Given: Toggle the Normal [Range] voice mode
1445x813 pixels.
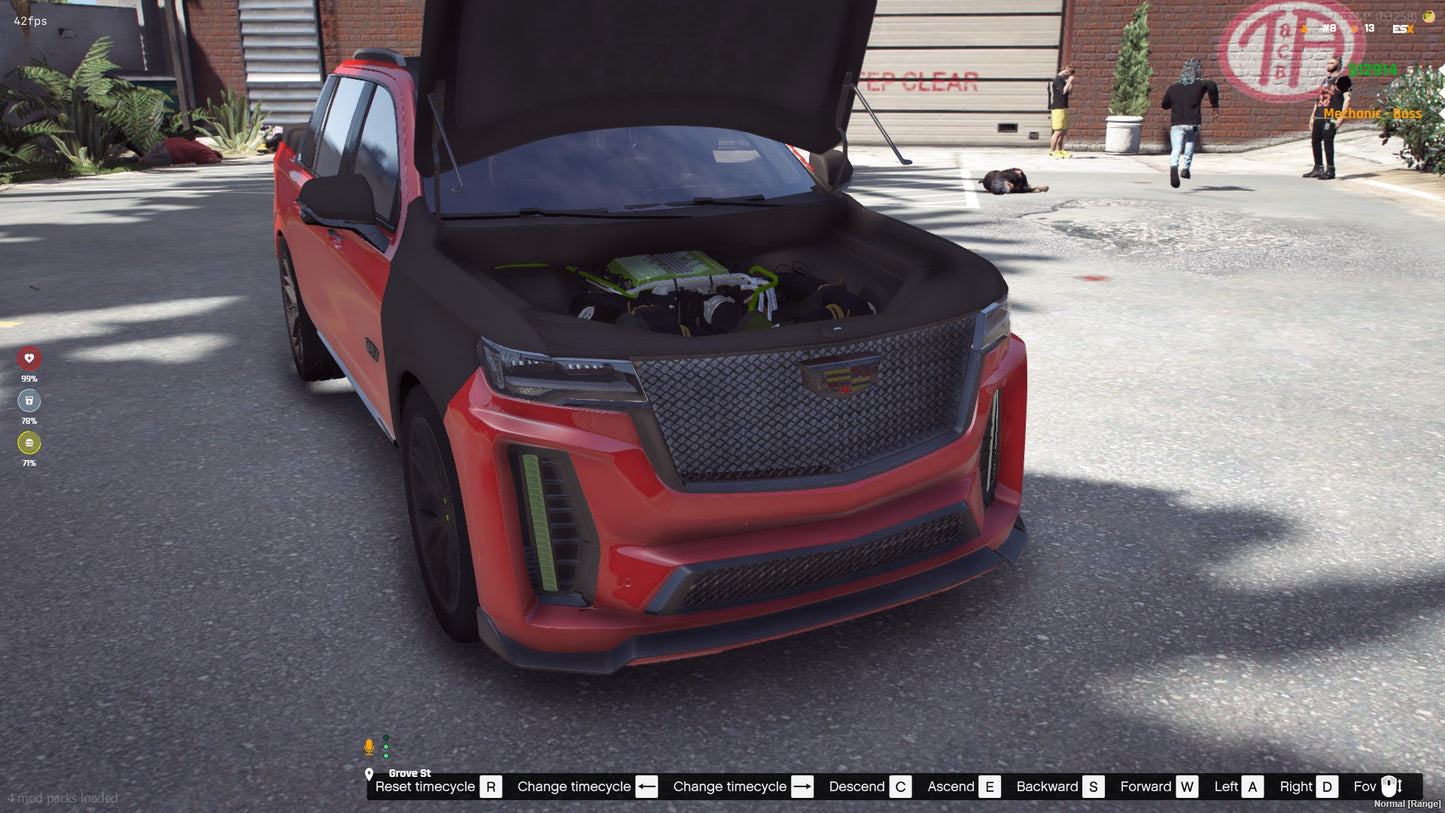Looking at the screenshot, I should tap(1407, 803).
